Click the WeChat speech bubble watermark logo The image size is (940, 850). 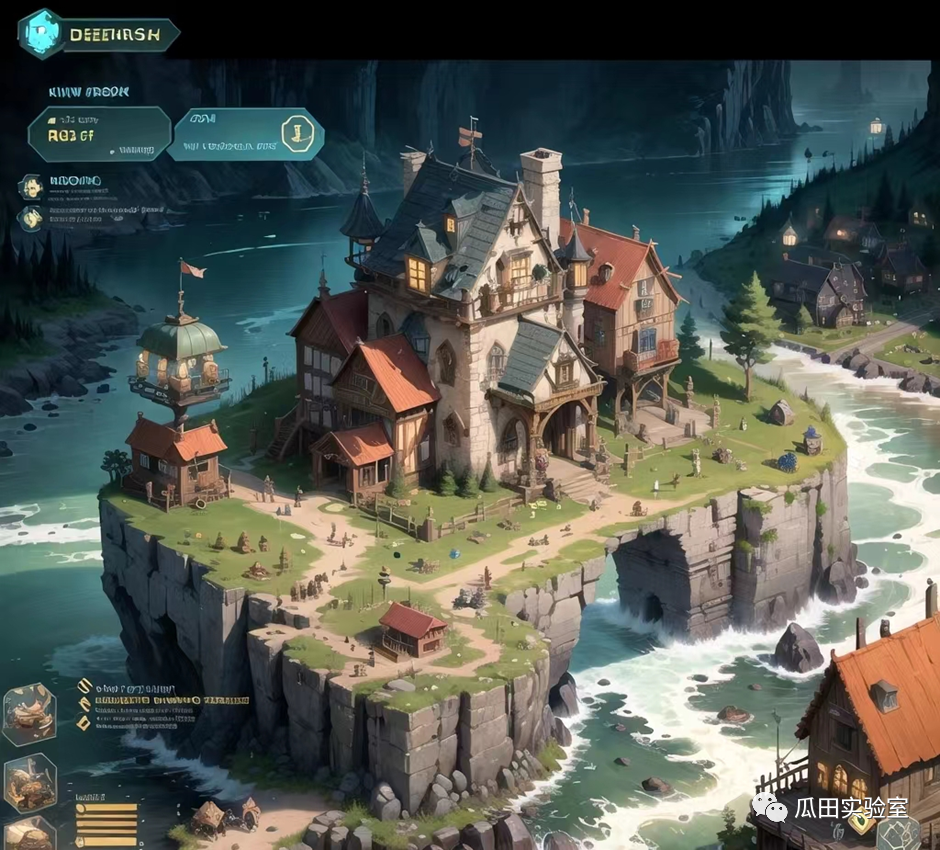pos(770,805)
